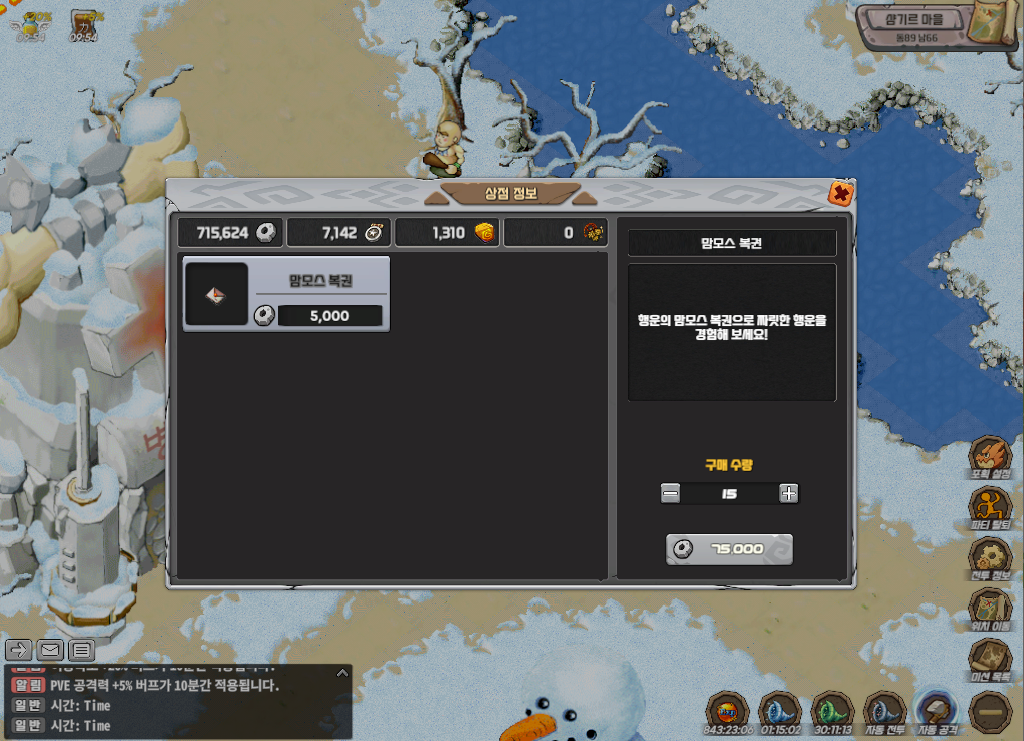Screen dimensions: 1024x741
Task: Expand the chat log with the arrow
Action: tap(341, 674)
